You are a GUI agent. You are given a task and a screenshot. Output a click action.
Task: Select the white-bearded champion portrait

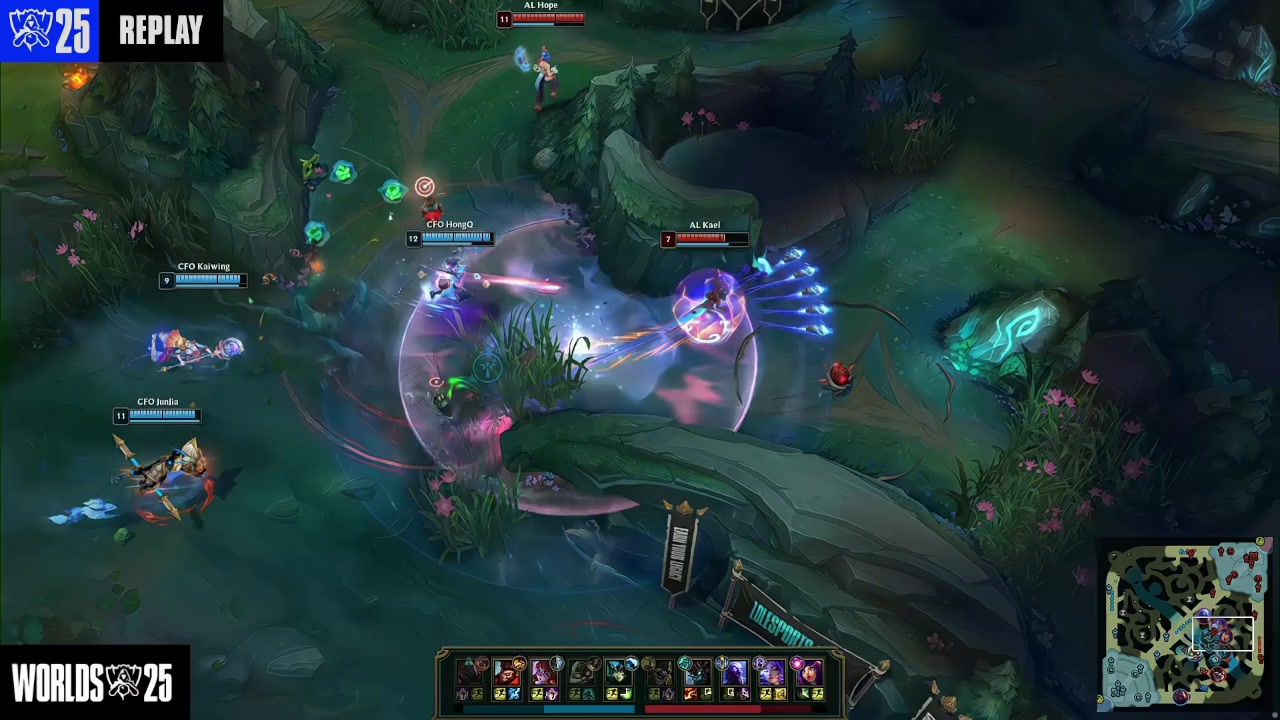(581, 673)
